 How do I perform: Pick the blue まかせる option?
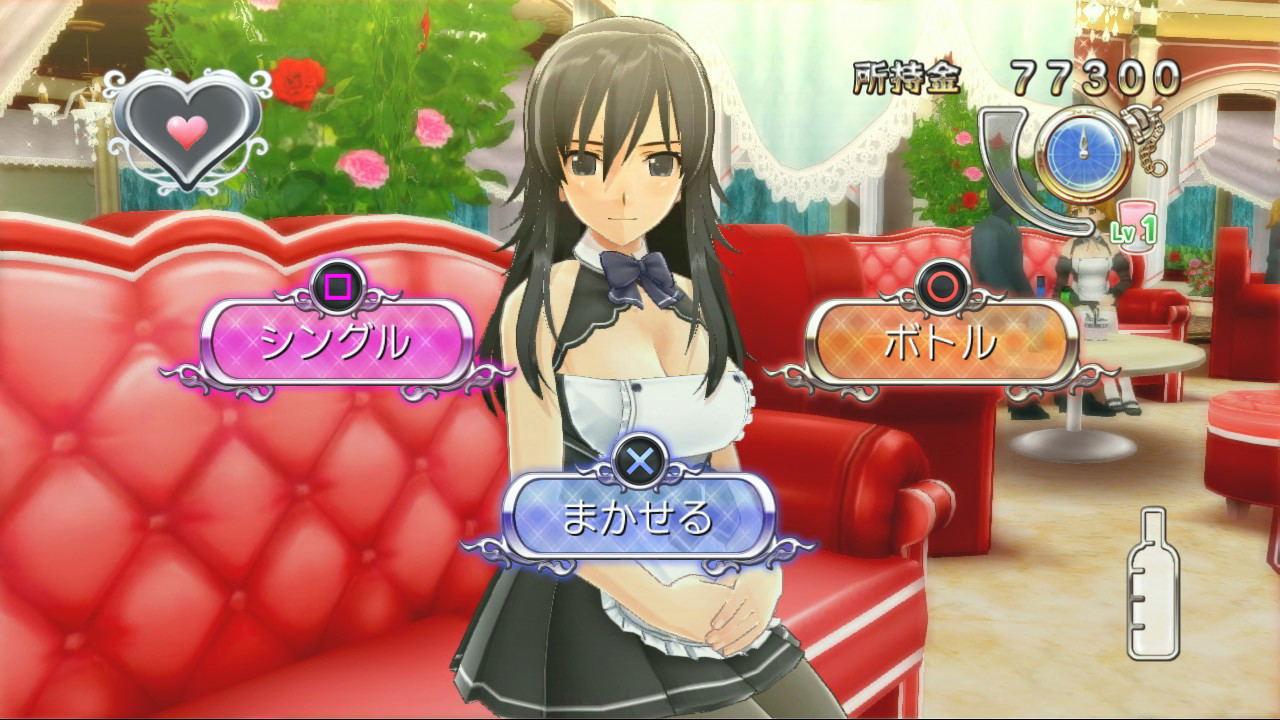click(638, 516)
